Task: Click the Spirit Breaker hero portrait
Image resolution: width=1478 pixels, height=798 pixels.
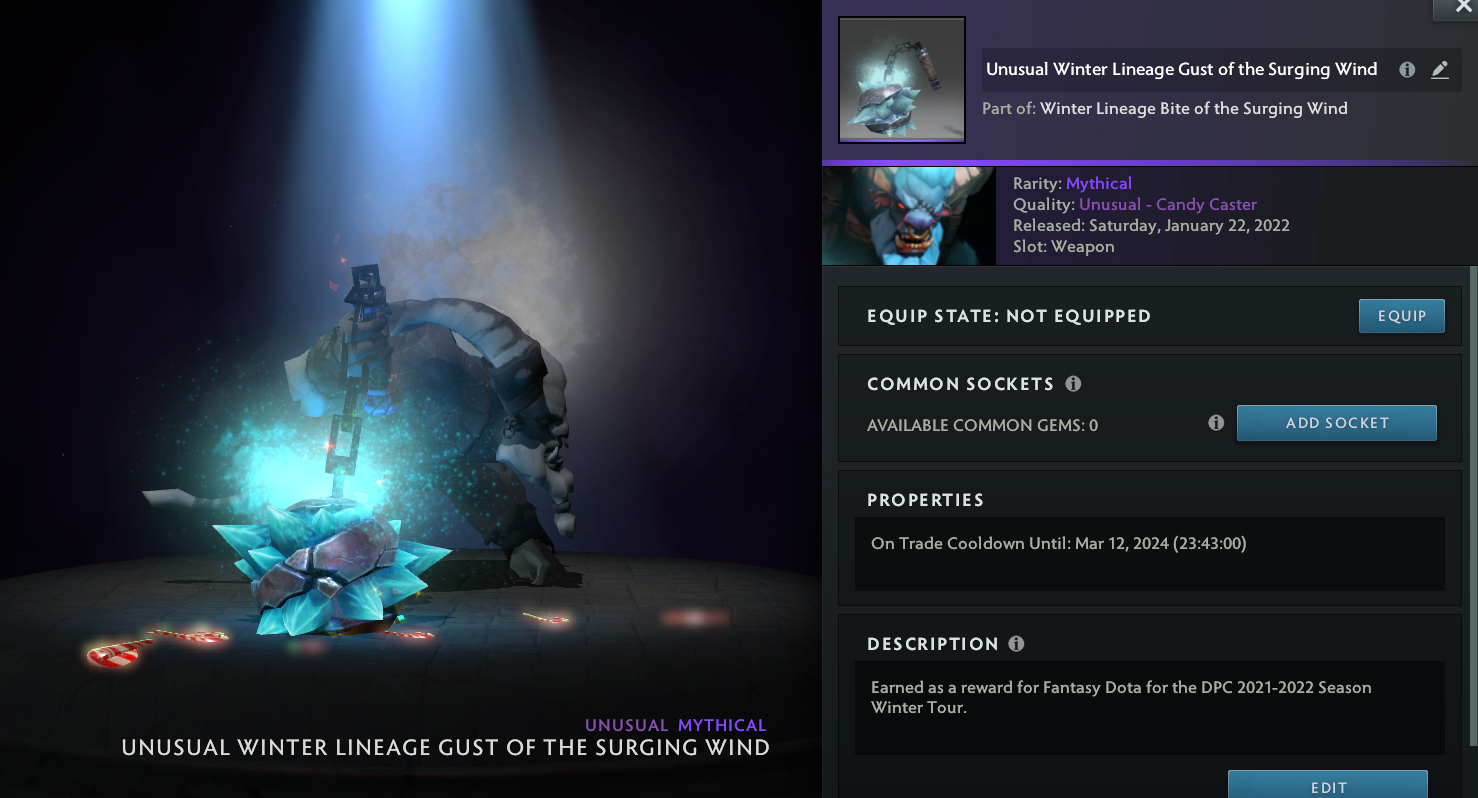Action: (908, 216)
